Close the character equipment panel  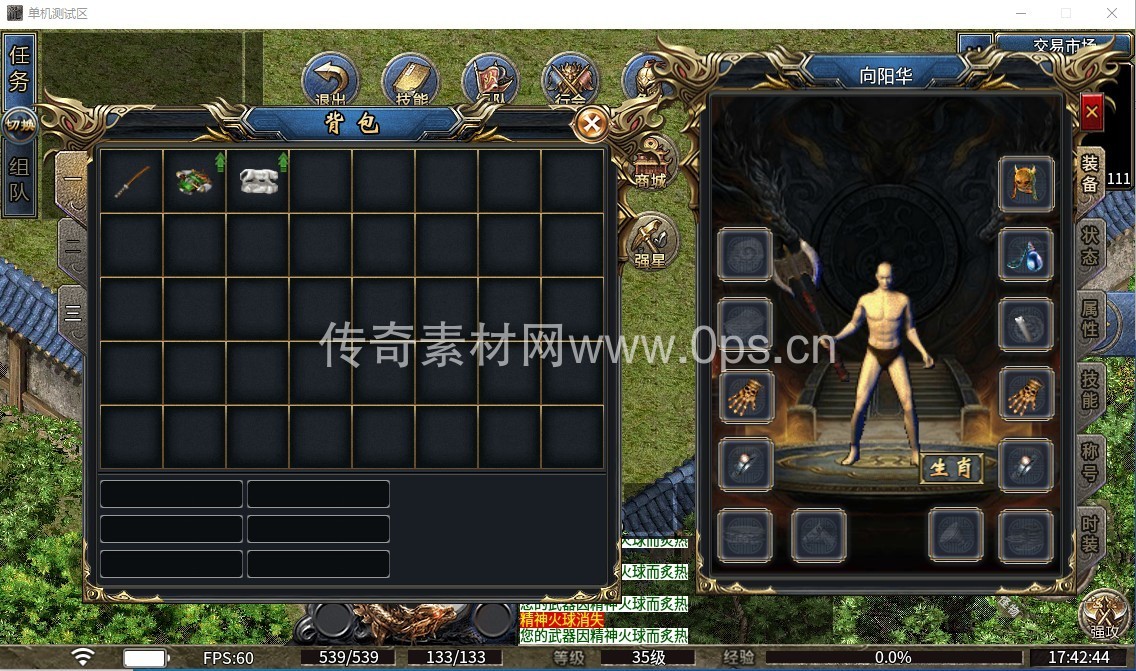coord(1091,113)
